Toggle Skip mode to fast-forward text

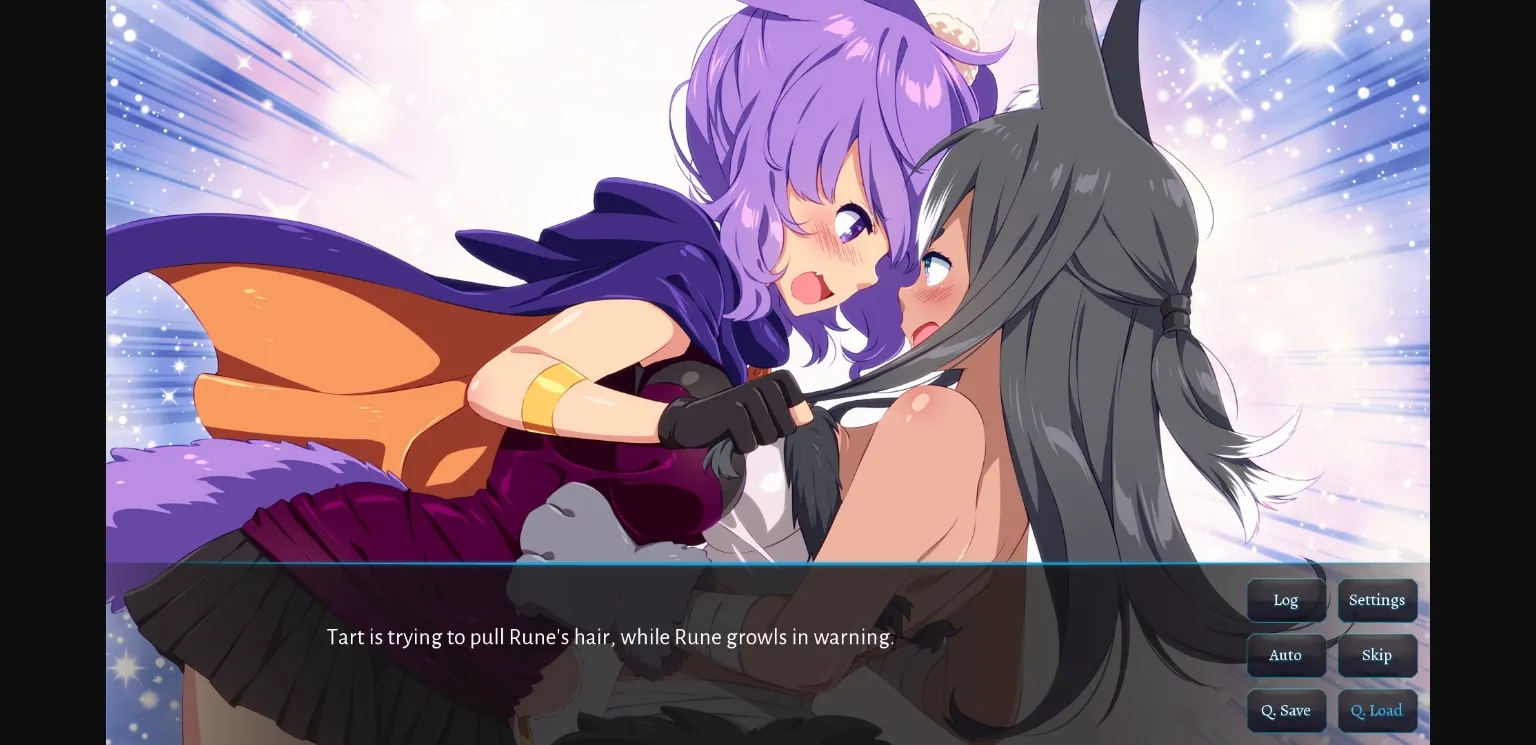(1377, 655)
